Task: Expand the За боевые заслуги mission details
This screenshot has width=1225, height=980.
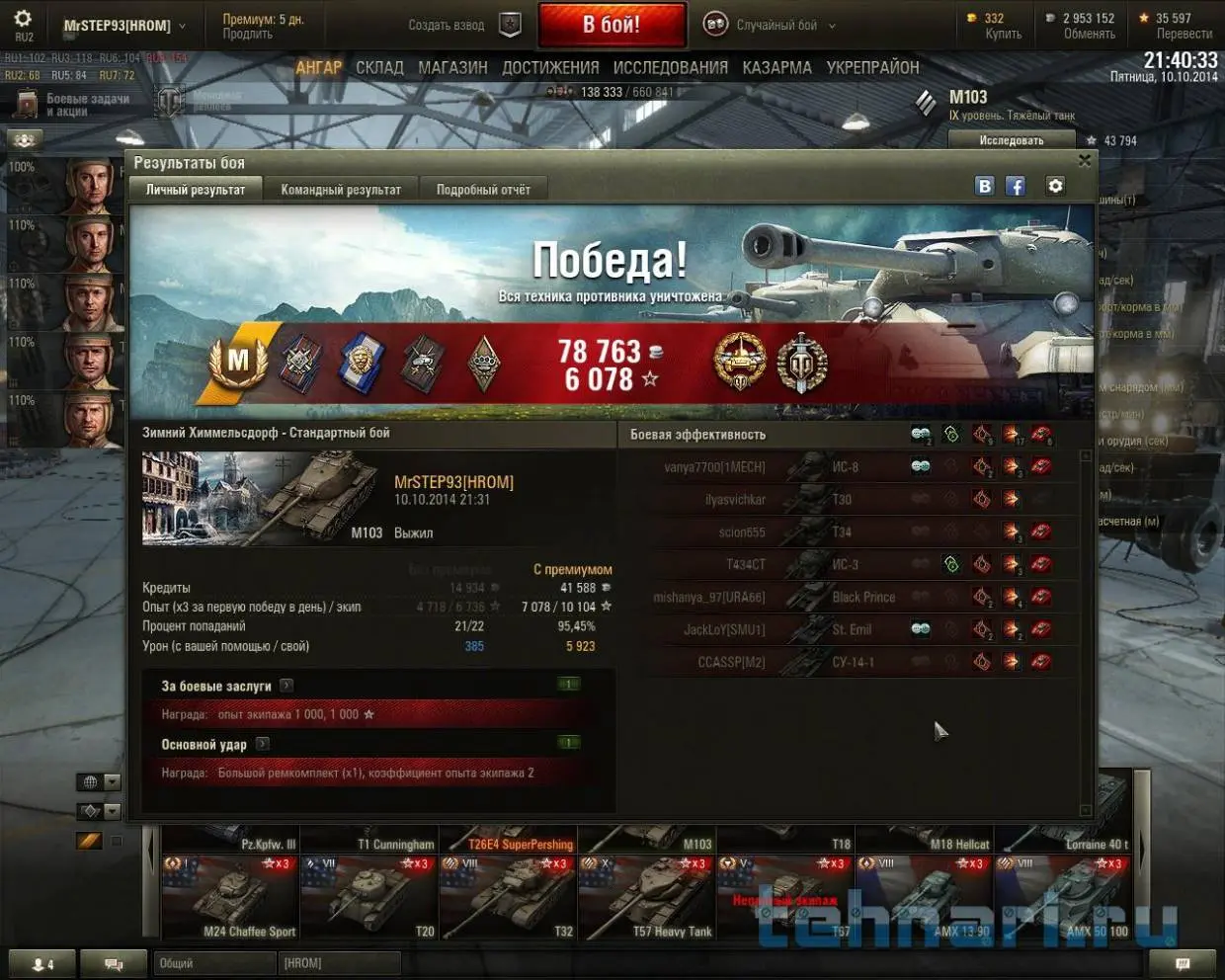Action: 286,686
